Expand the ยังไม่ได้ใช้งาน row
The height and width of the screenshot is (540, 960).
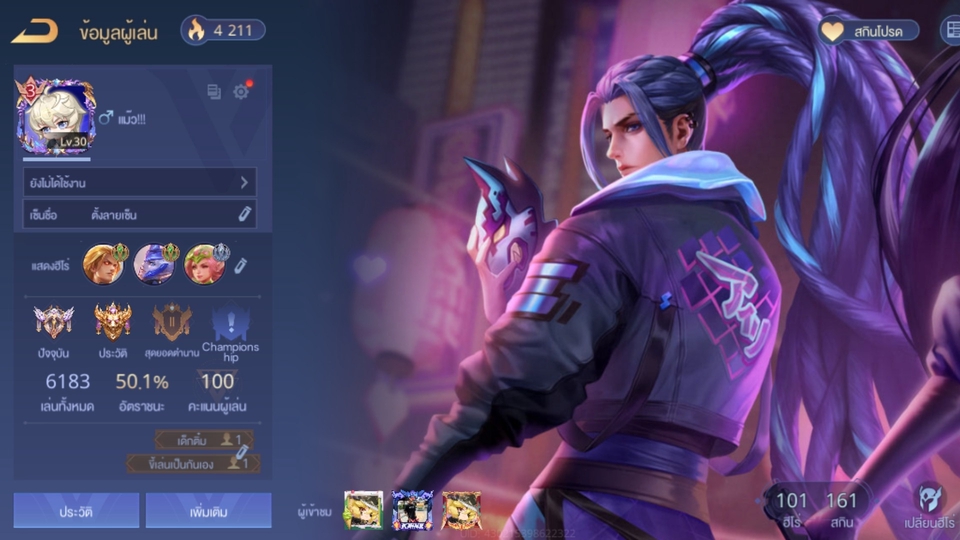(x=140, y=182)
